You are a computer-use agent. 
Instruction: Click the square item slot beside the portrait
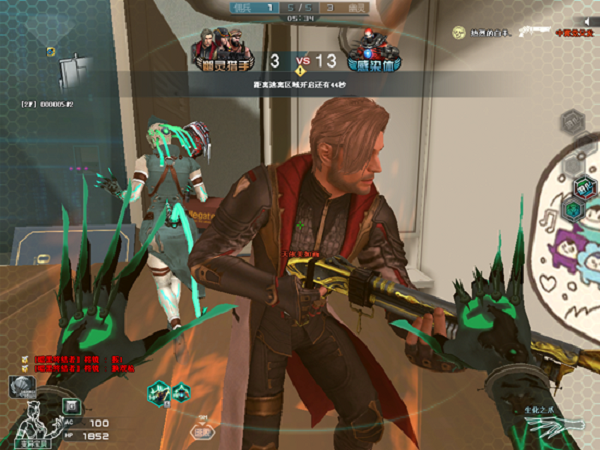(x=72, y=405)
